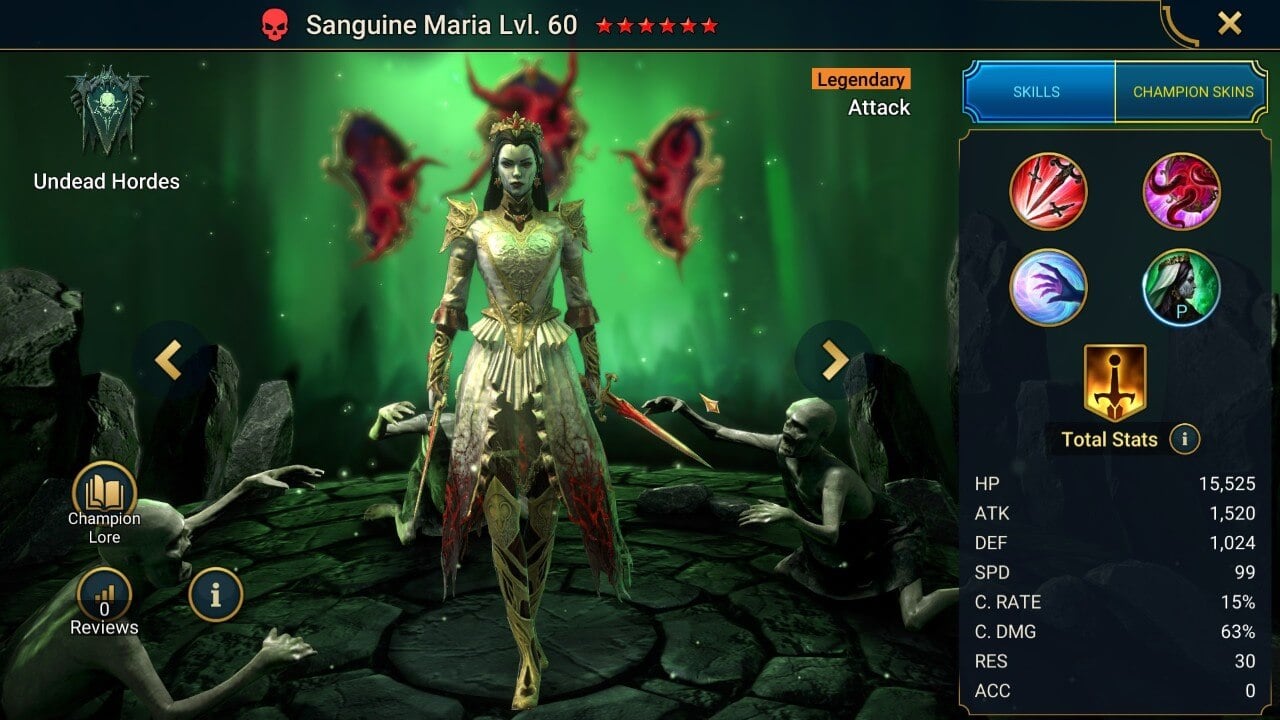Image resolution: width=1280 pixels, height=720 pixels.
Task: Open the phone support icon top right
Action: coord(1182,22)
